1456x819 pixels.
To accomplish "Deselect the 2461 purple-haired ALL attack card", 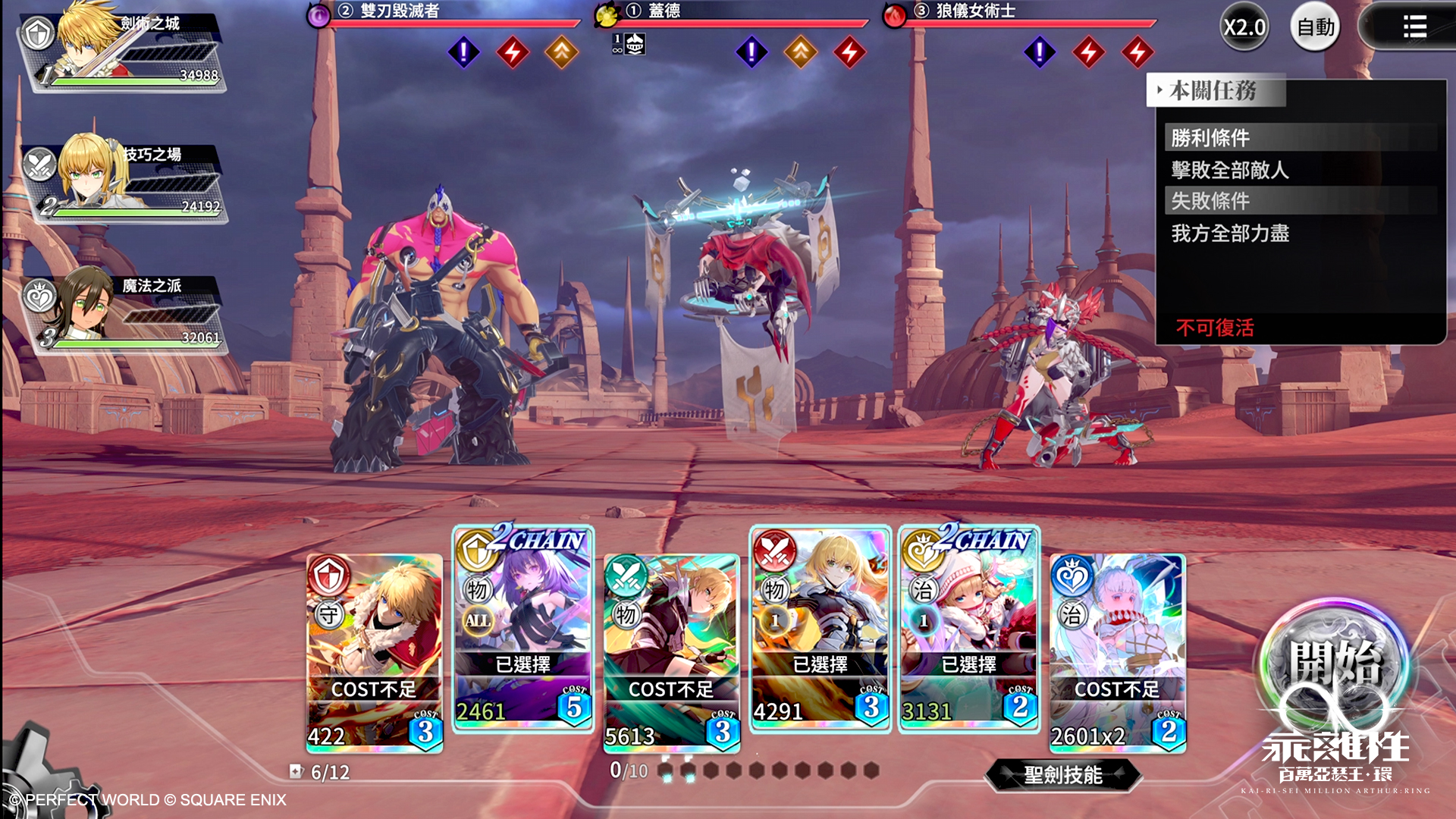I will [523, 628].
